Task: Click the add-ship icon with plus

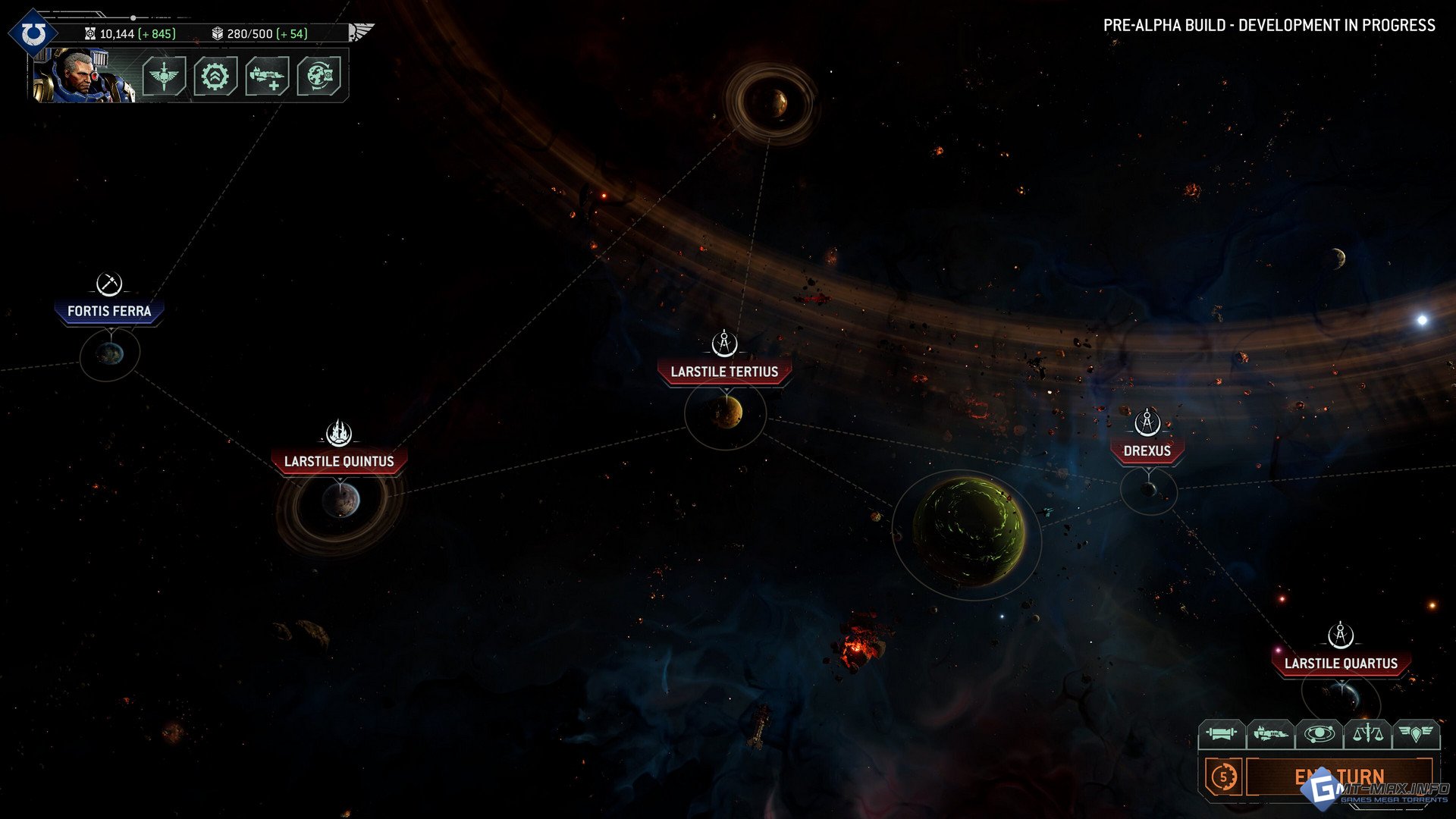Action: coord(267,76)
